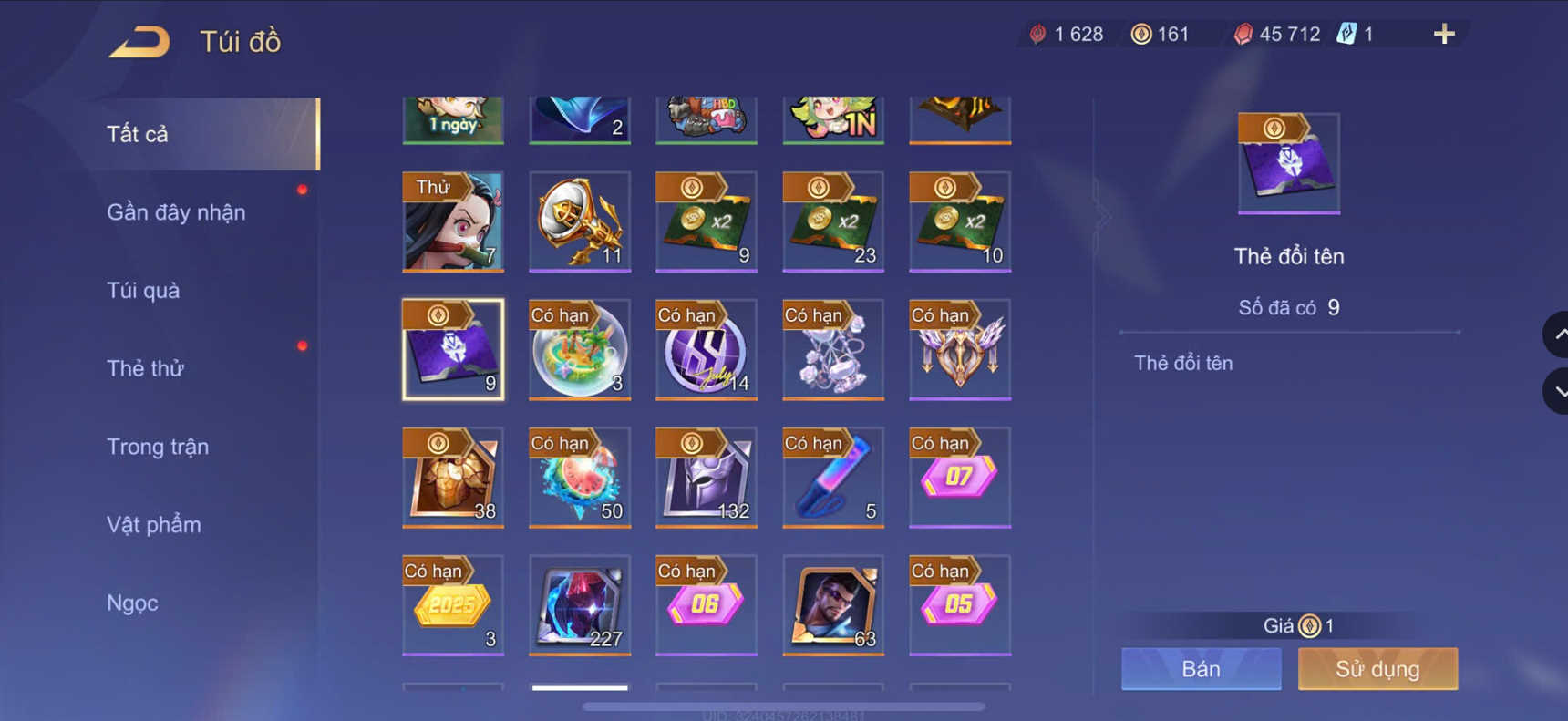Select the purple gem item with 227 count
Screen dimensions: 1568x721
[580, 604]
